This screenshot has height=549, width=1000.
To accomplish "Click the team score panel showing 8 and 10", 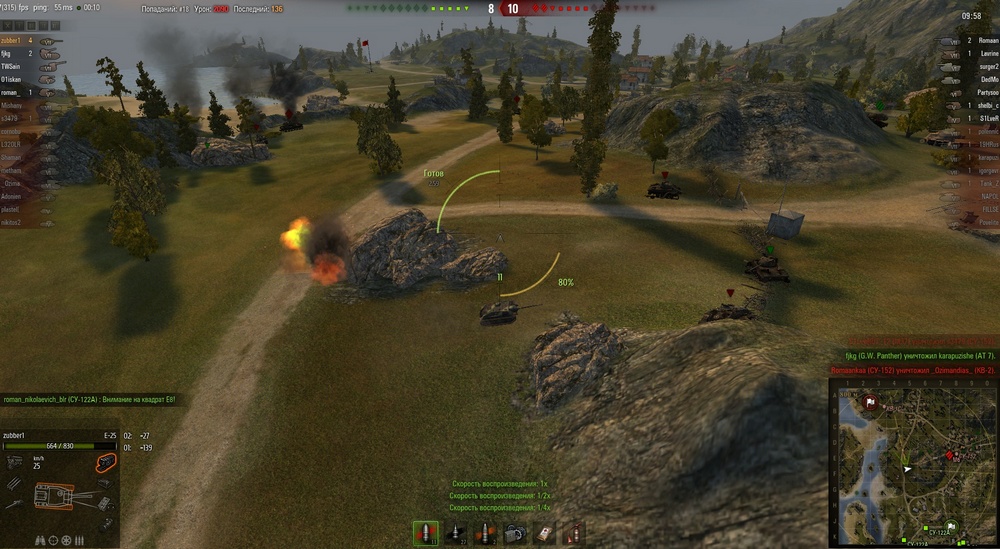I will coord(500,8).
